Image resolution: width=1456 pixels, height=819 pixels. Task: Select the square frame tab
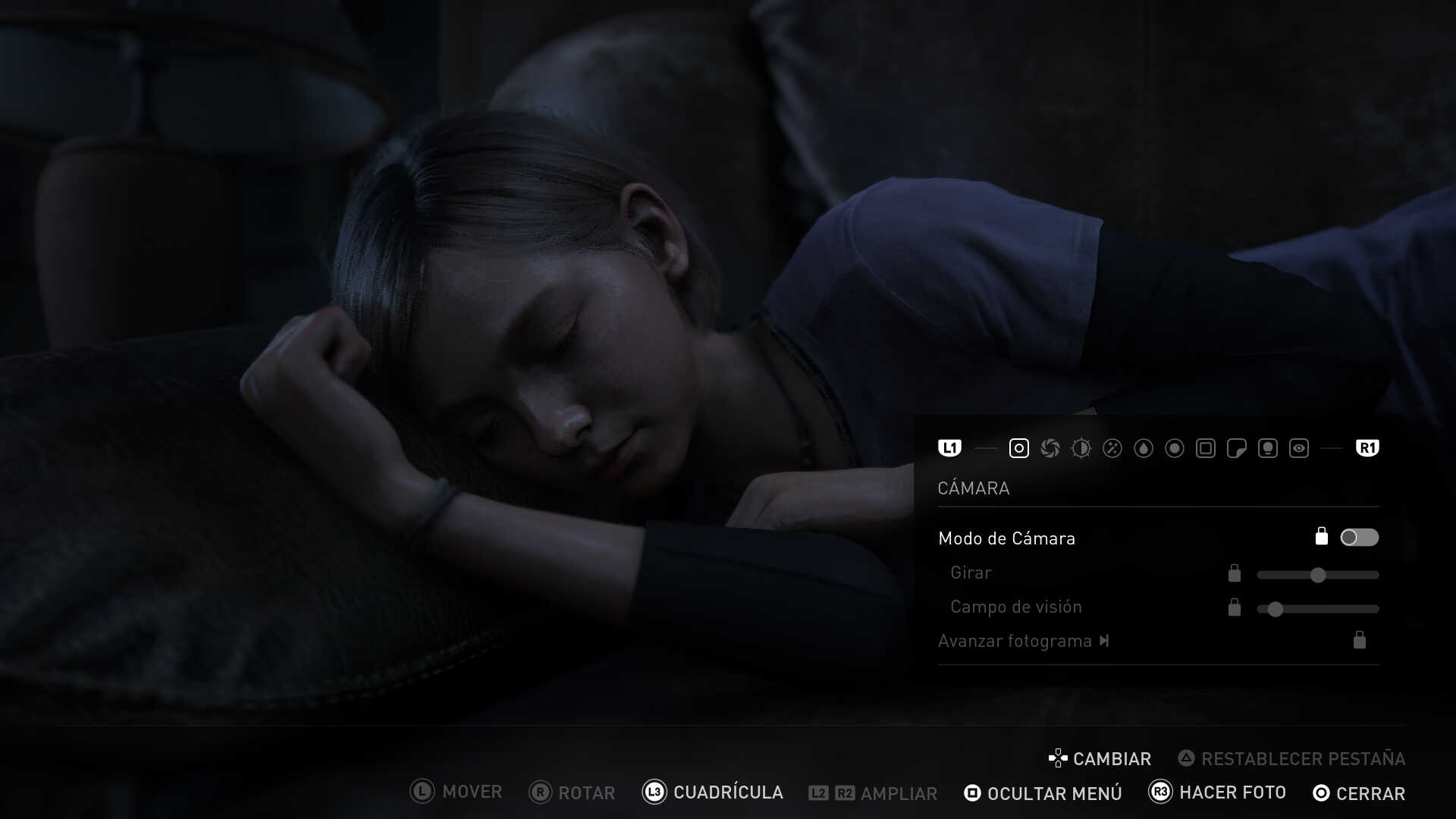click(1205, 448)
